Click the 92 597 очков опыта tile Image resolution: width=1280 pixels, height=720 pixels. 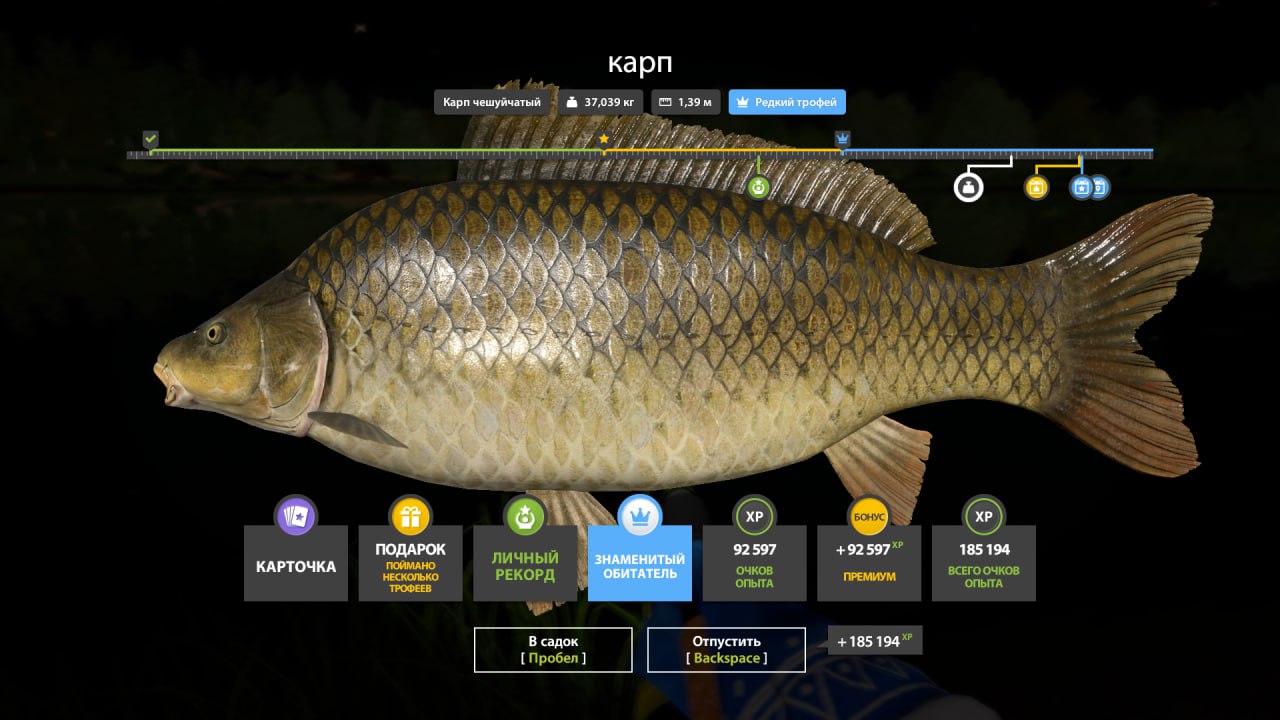pyautogui.click(x=754, y=563)
